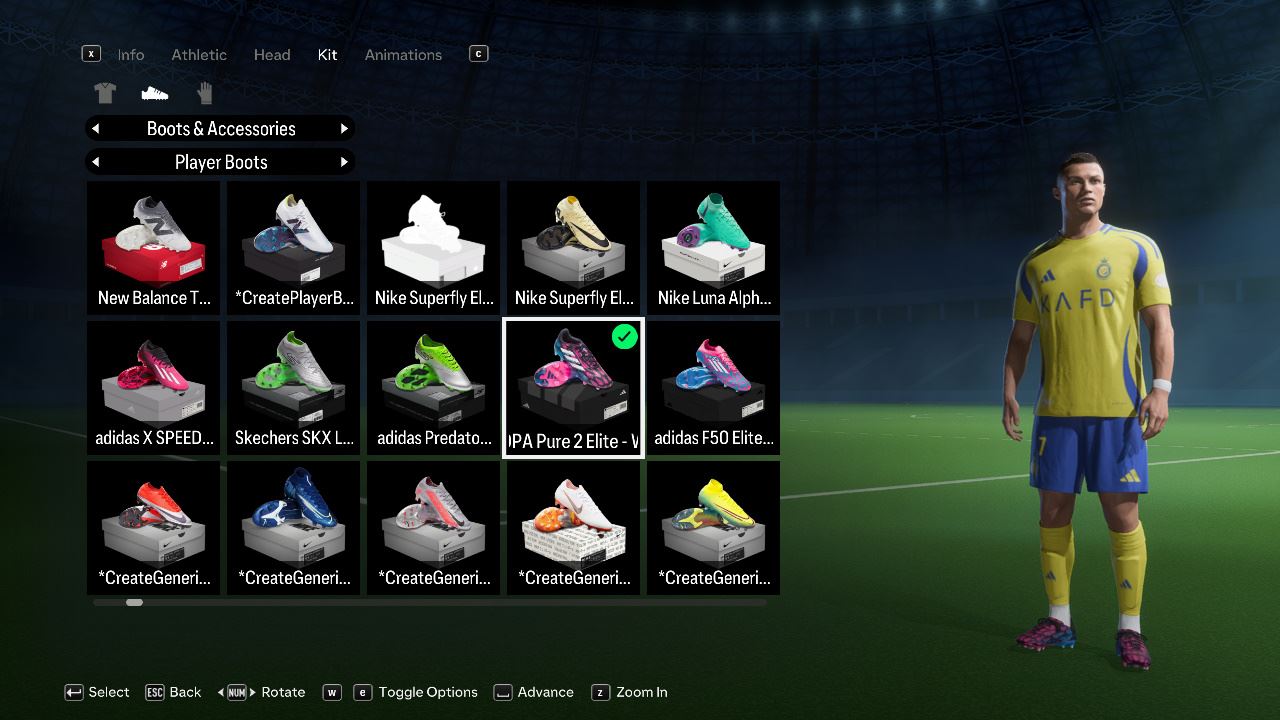The height and width of the screenshot is (720, 1280).
Task: Select the glove accessories icon
Action: tap(205, 94)
